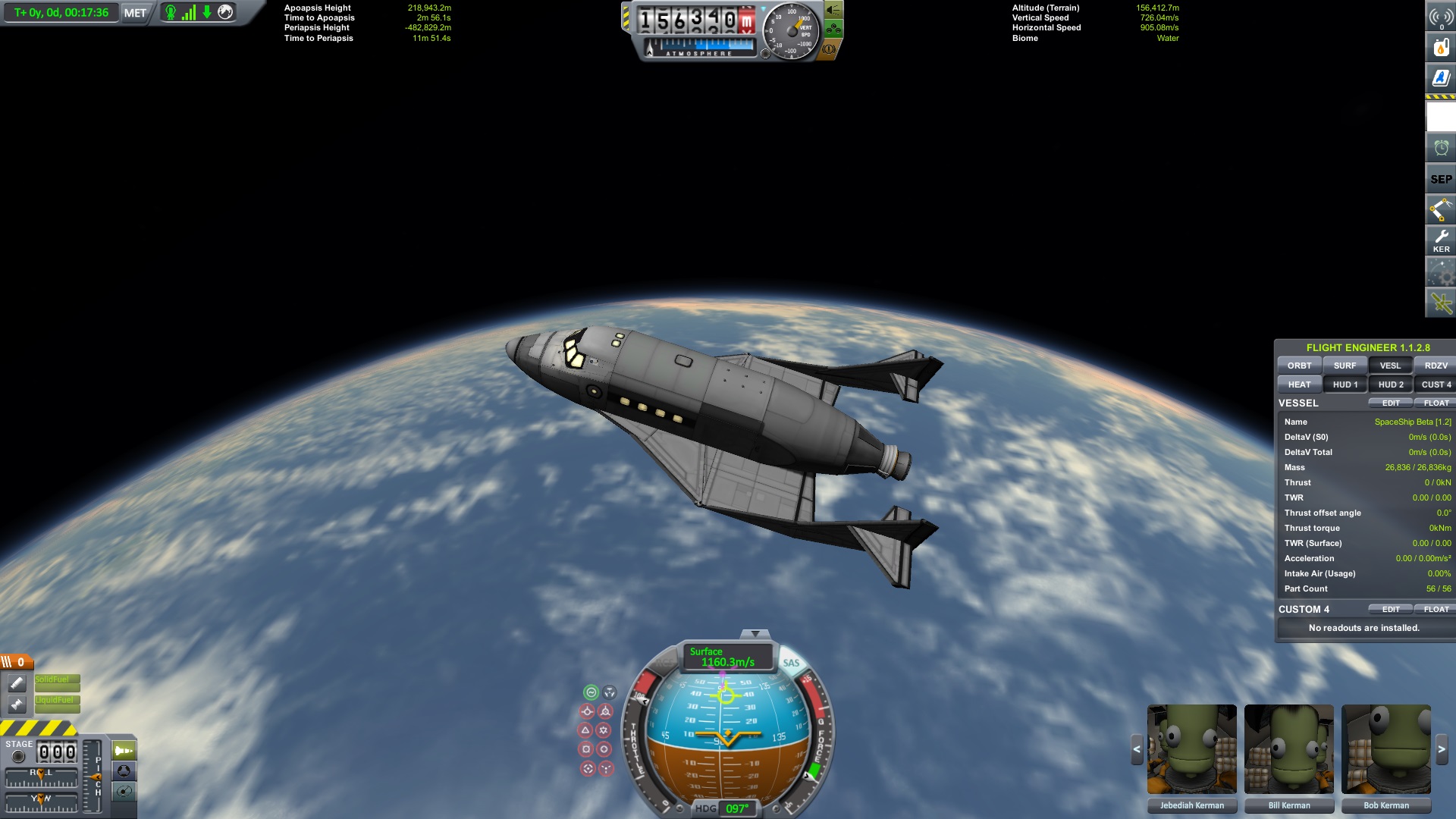
Task: Edit the VESSEL readout section
Action: 1391,403
